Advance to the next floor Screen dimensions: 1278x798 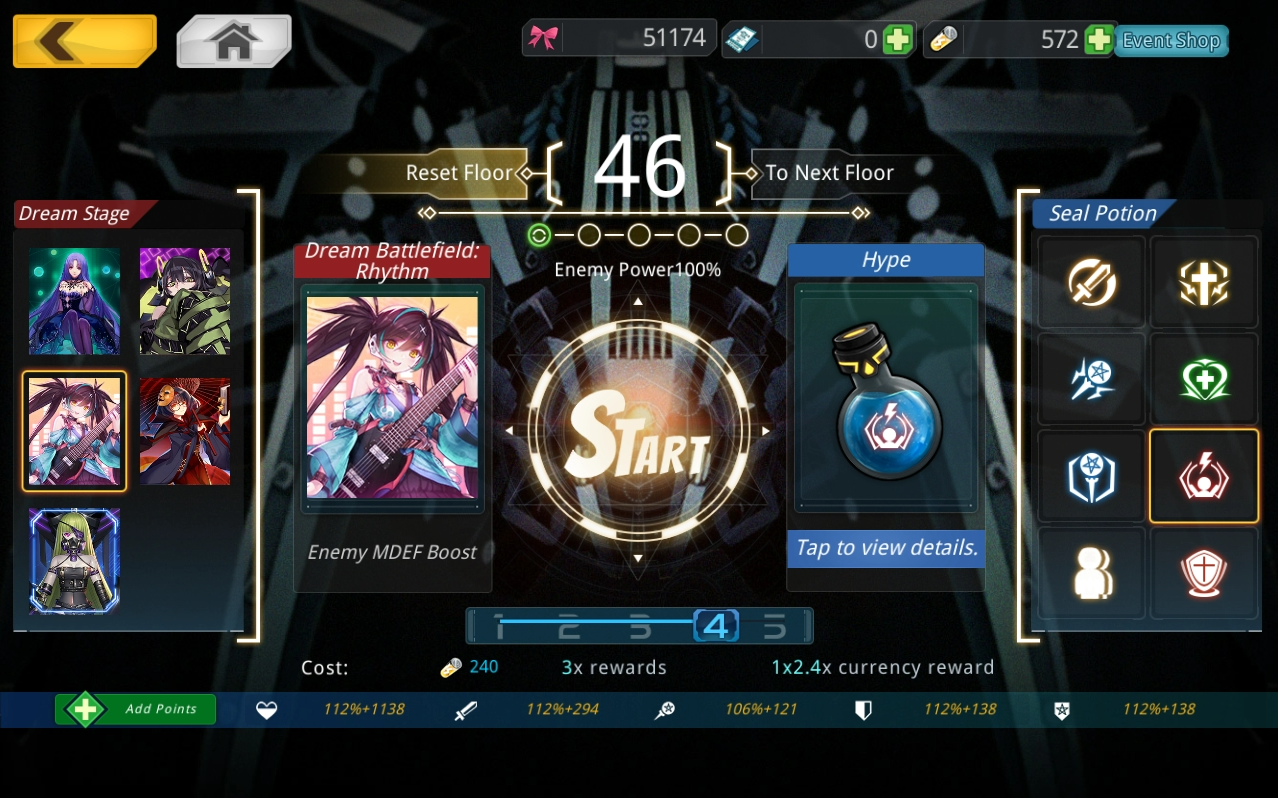point(829,173)
